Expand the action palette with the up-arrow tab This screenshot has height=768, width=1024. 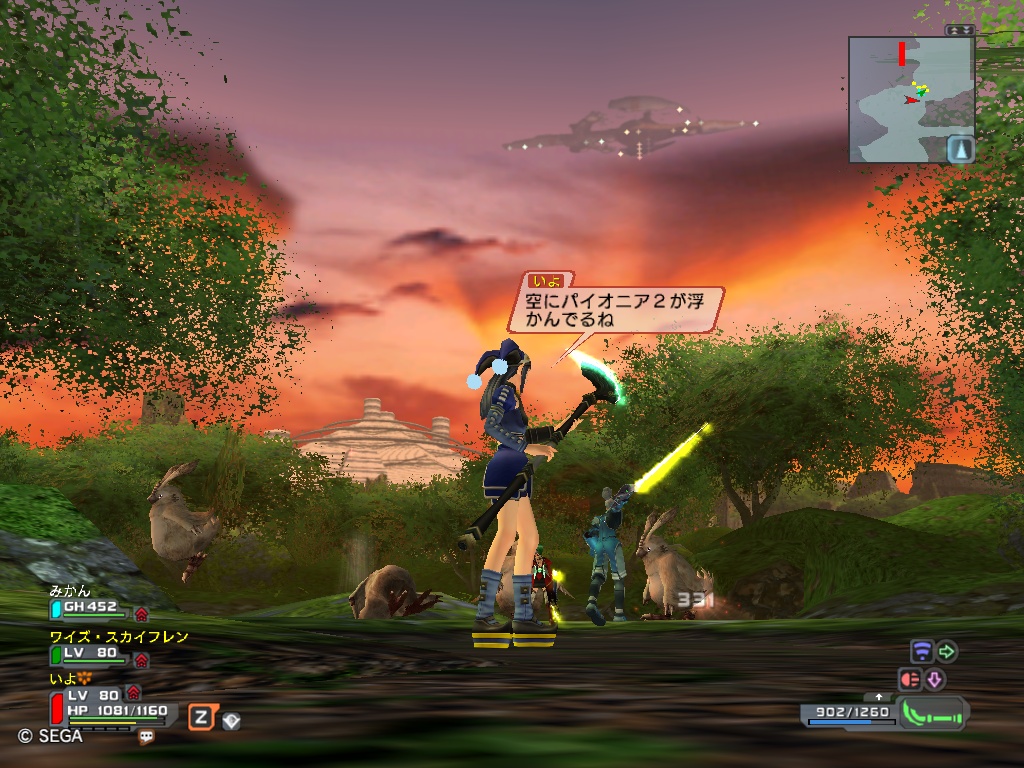pyautogui.click(x=879, y=696)
